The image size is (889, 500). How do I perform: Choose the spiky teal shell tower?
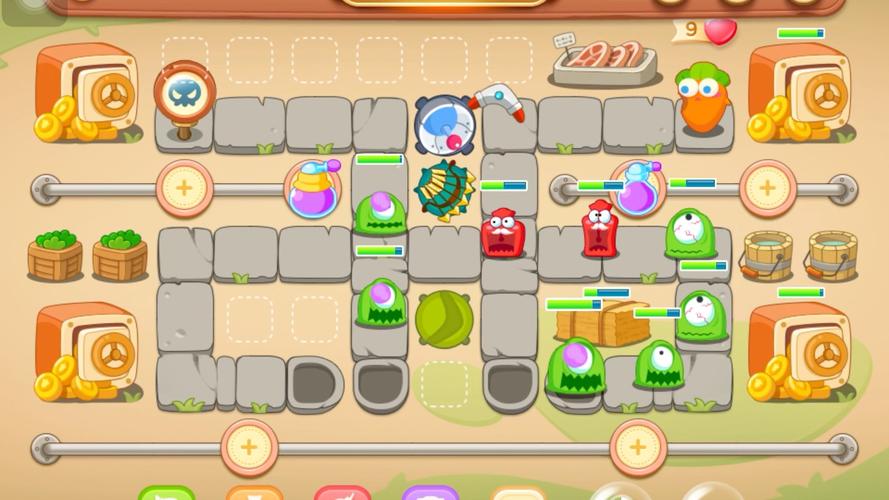(x=444, y=188)
